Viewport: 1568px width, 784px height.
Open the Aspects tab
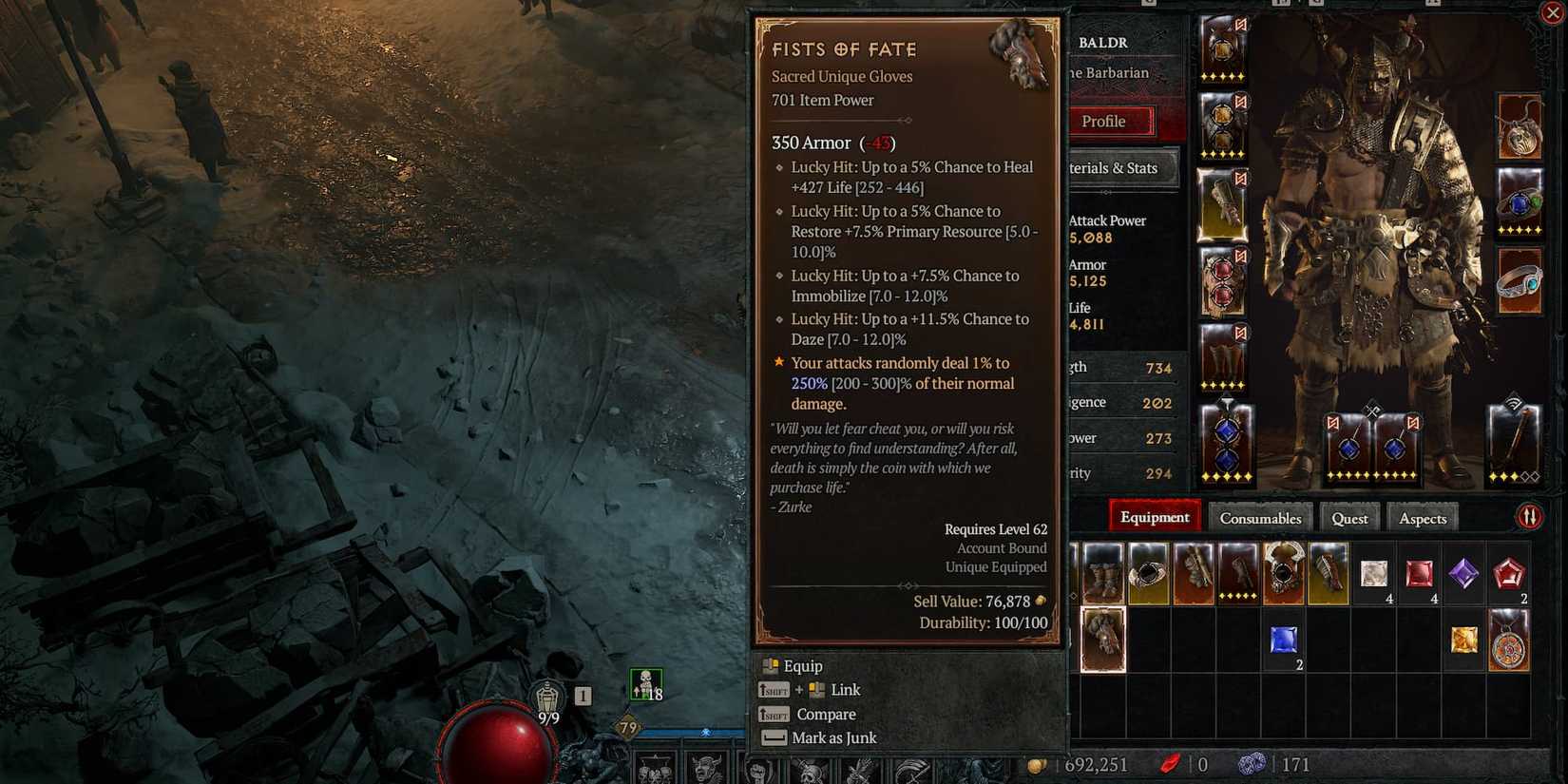click(x=1422, y=518)
